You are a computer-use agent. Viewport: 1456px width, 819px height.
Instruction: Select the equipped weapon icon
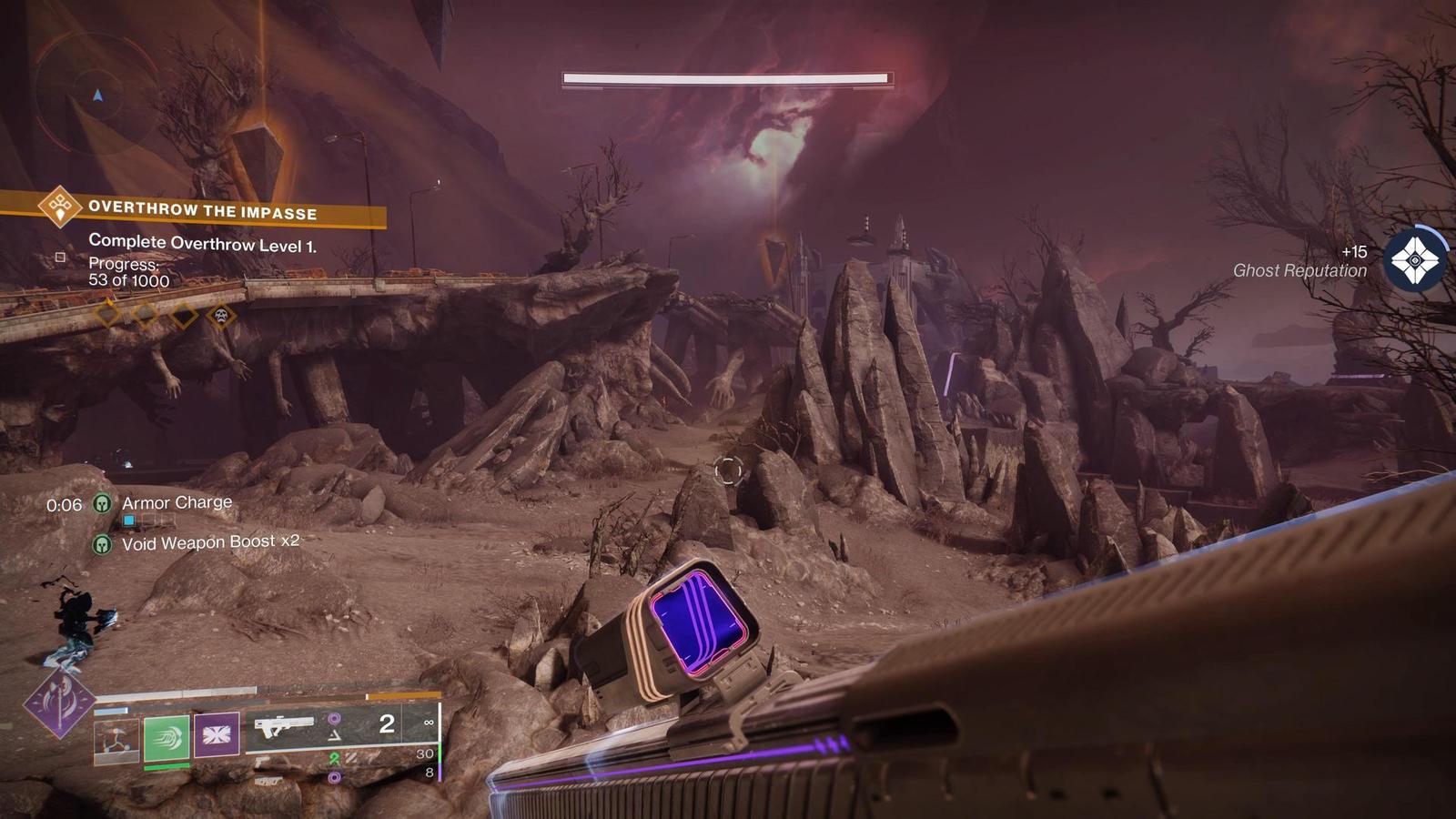pyautogui.click(x=284, y=727)
